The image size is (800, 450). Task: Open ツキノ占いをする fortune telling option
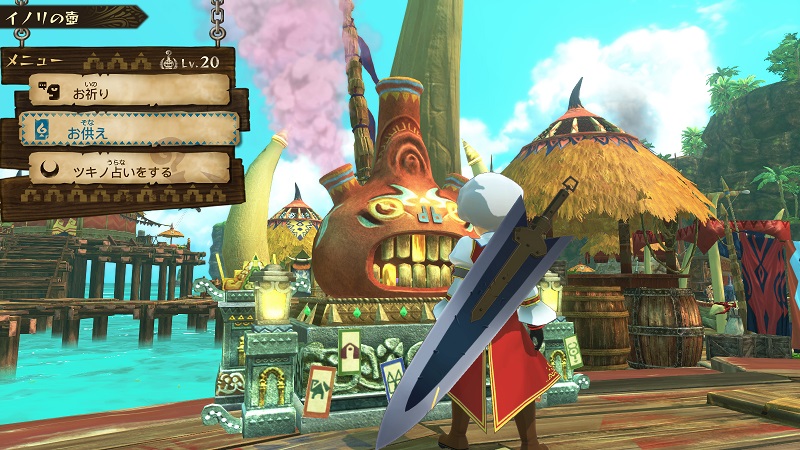pos(129,170)
